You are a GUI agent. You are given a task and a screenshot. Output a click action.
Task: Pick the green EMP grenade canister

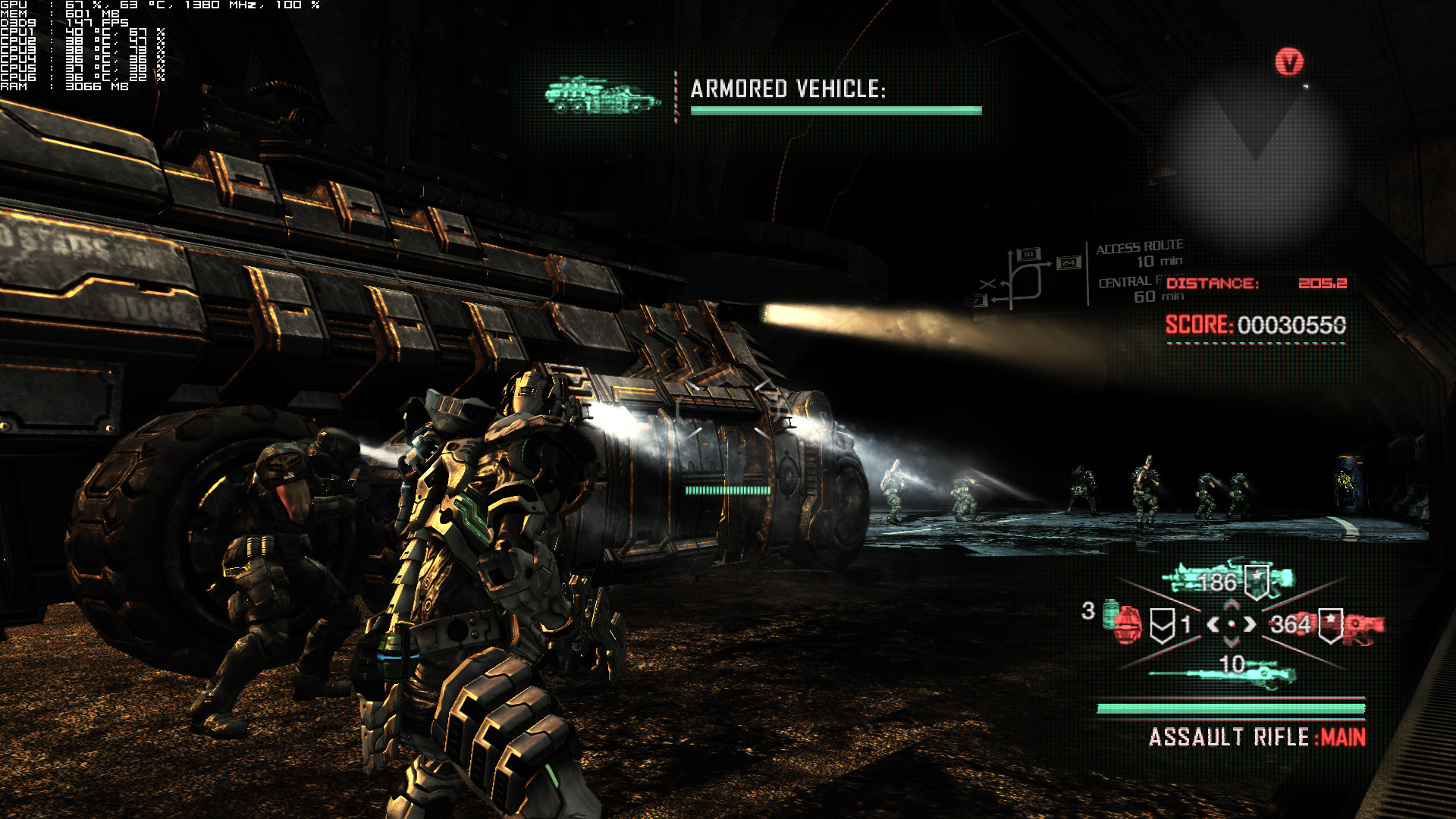point(1110,609)
